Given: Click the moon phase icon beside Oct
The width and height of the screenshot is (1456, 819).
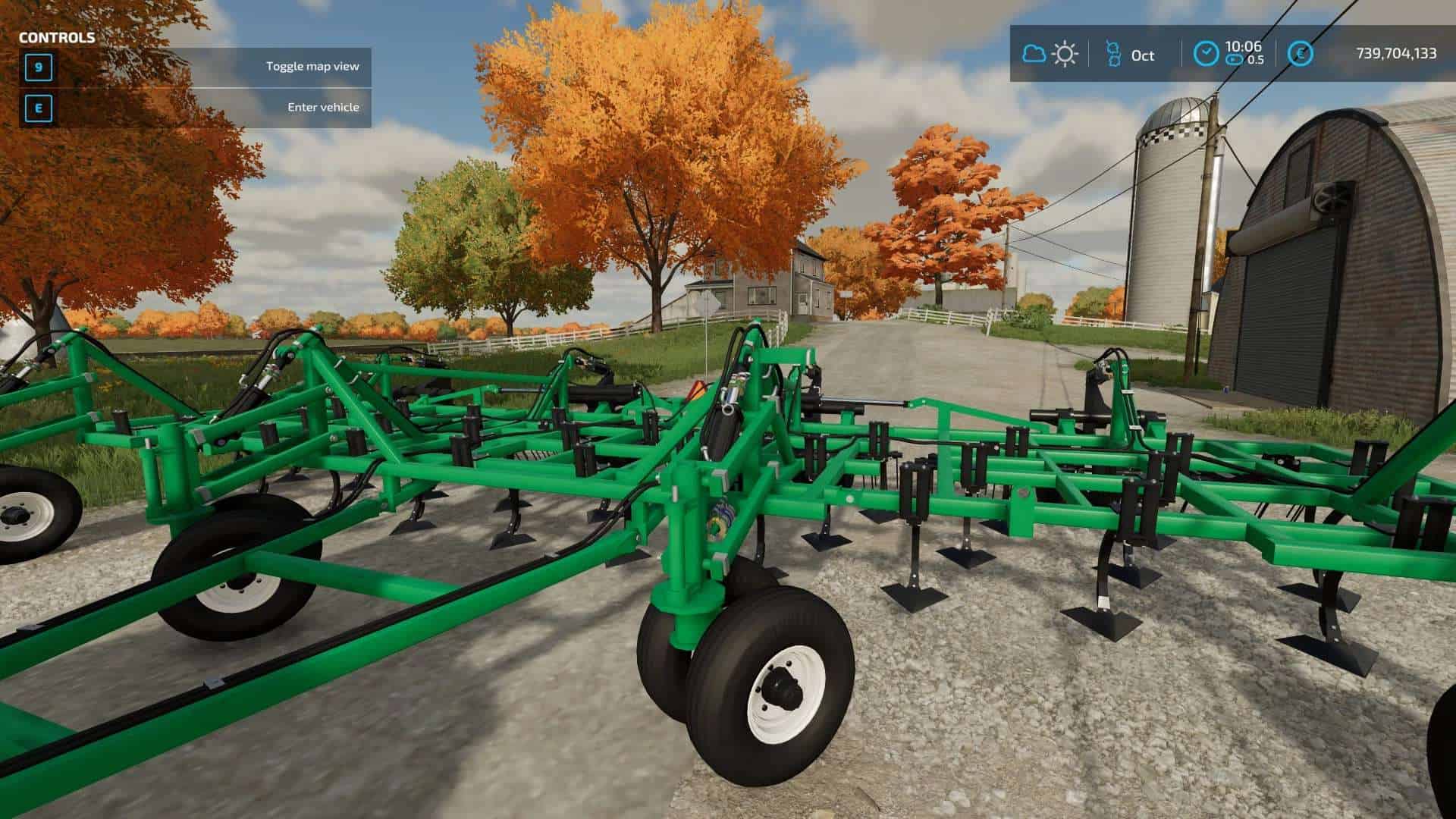Looking at the screenshot, I should coord(1113,53).
